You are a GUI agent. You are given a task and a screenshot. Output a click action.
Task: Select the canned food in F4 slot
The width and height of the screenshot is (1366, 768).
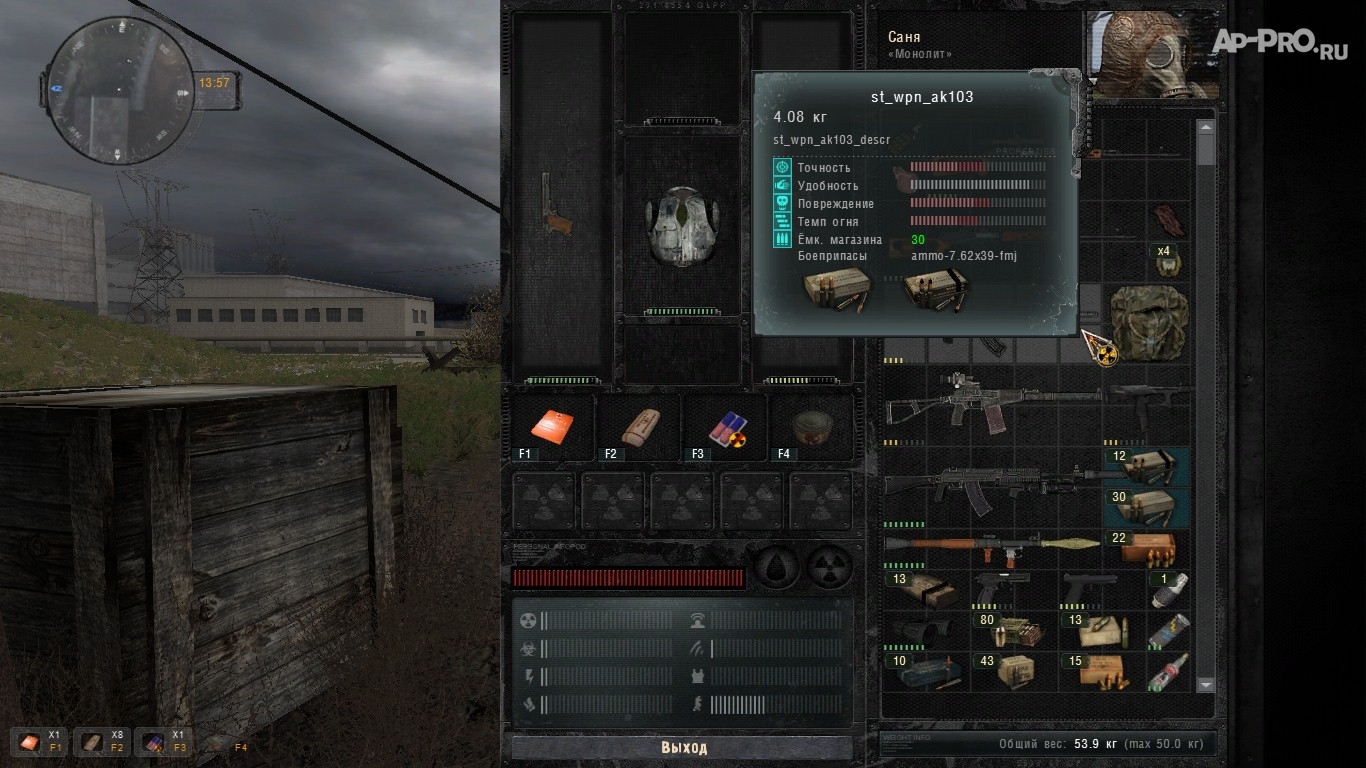click(x=810, y=426)
